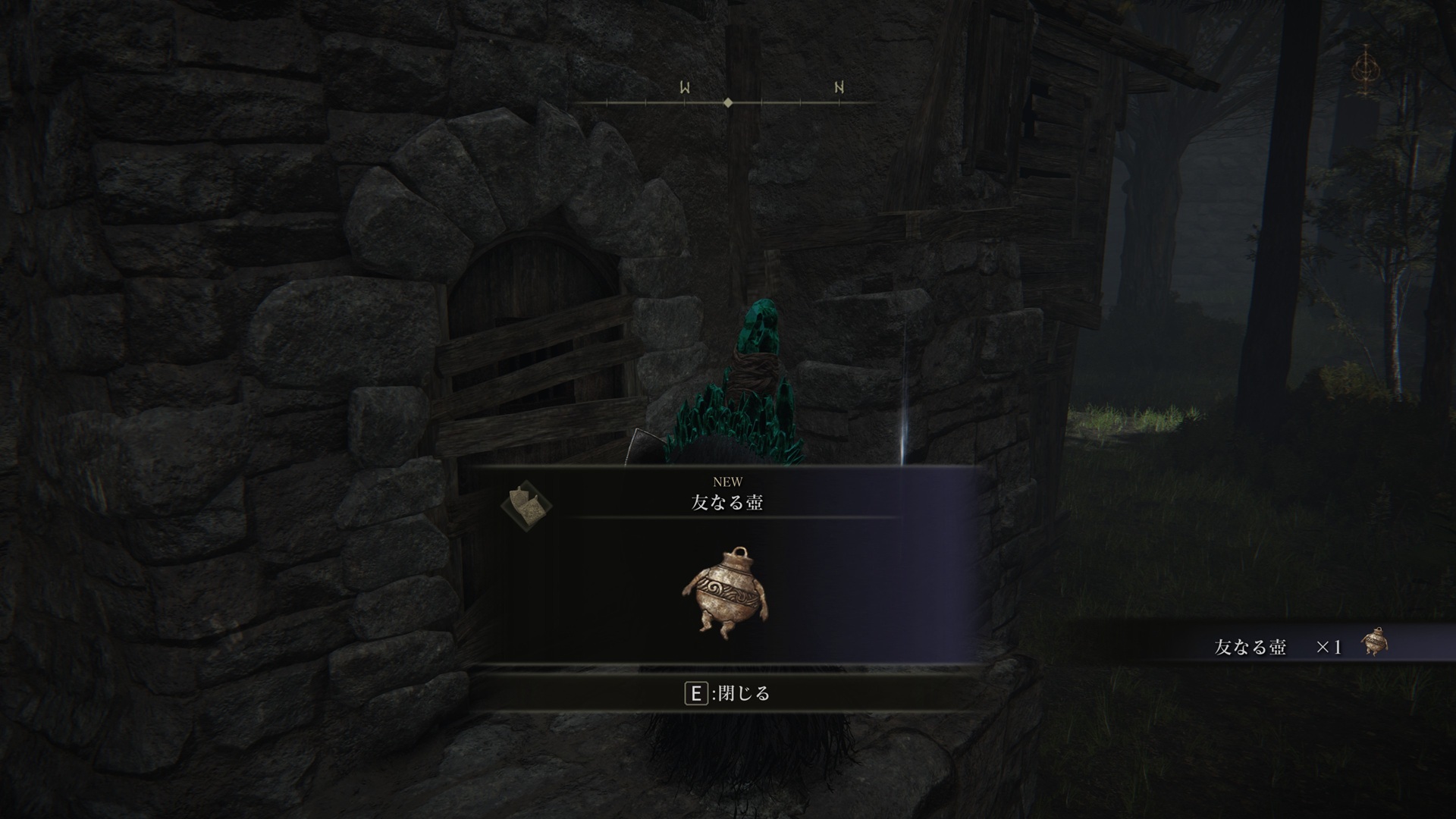
Task: Close the item popup via 閉じる
Action: tap(727, 693)
